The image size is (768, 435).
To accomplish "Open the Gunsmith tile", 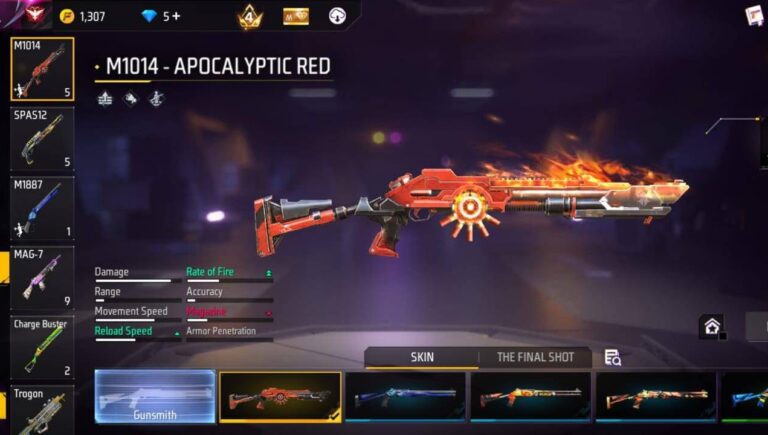I will click(x=155, y=397).
